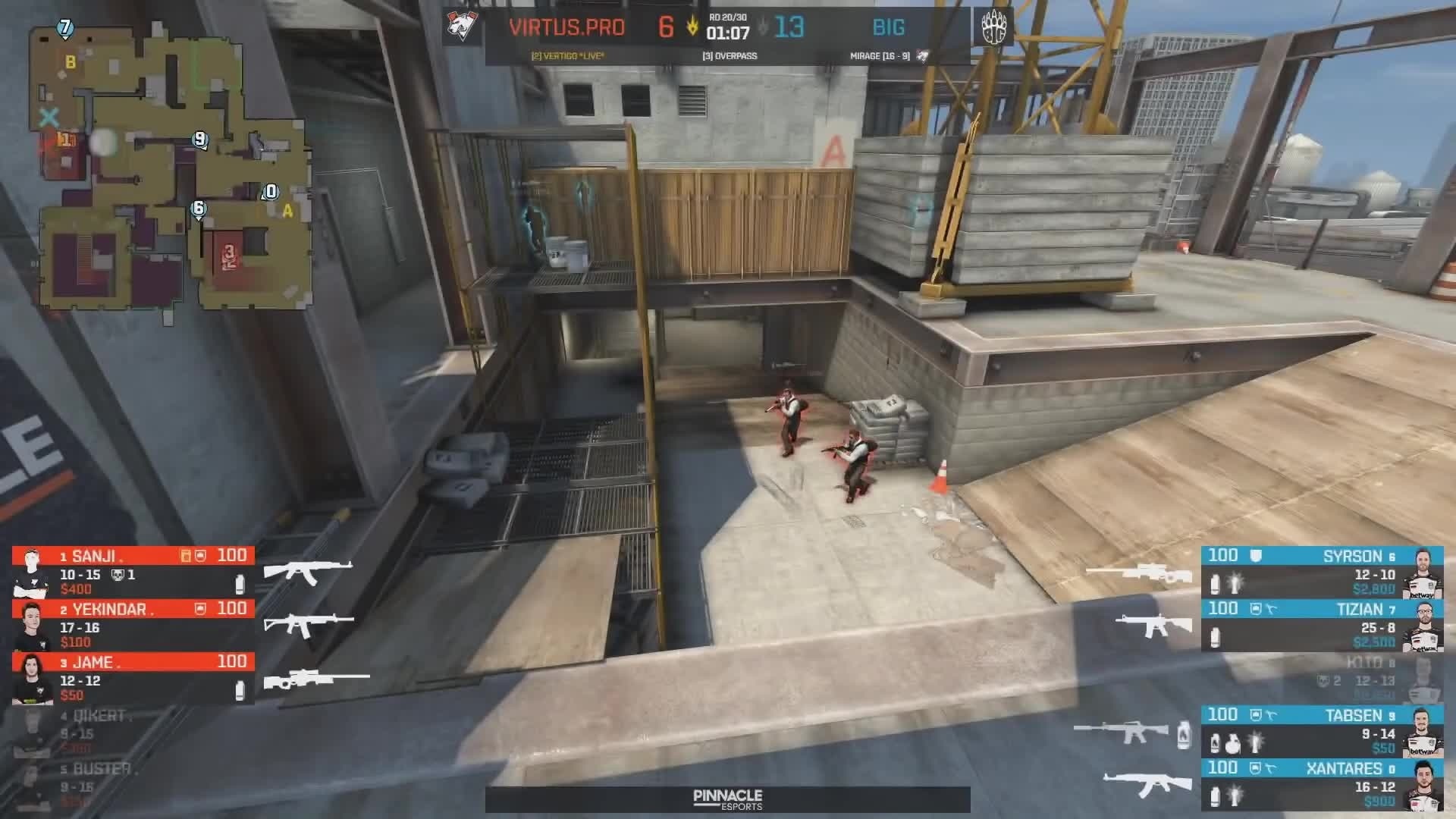Click the BIG bear logo in the header
The image size is (1456, 819).
(x=994, y=28)
